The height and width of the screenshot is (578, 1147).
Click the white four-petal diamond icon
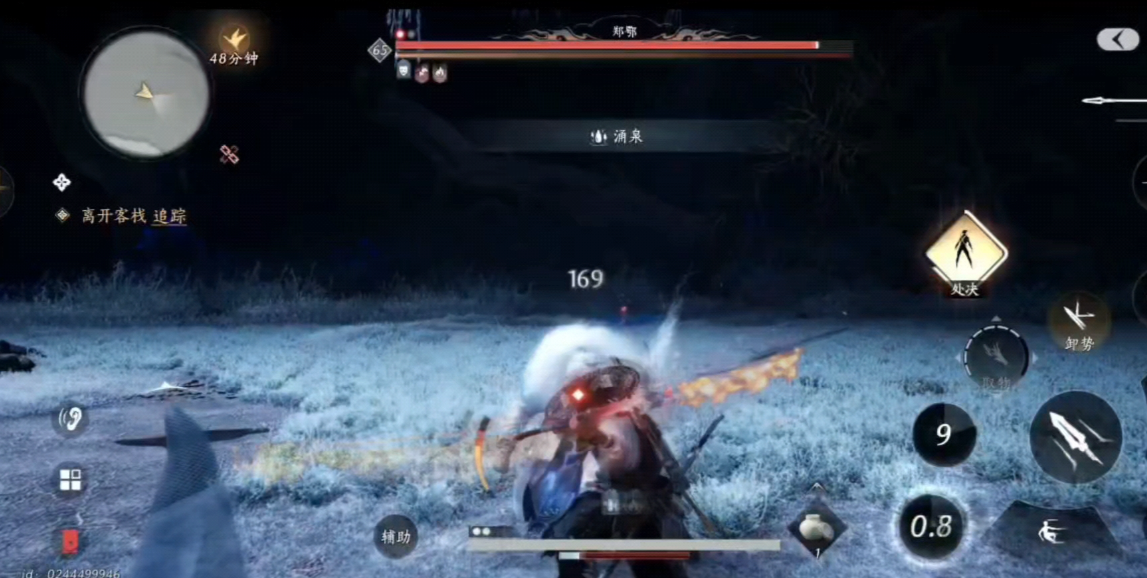click(x=62, y=182)
